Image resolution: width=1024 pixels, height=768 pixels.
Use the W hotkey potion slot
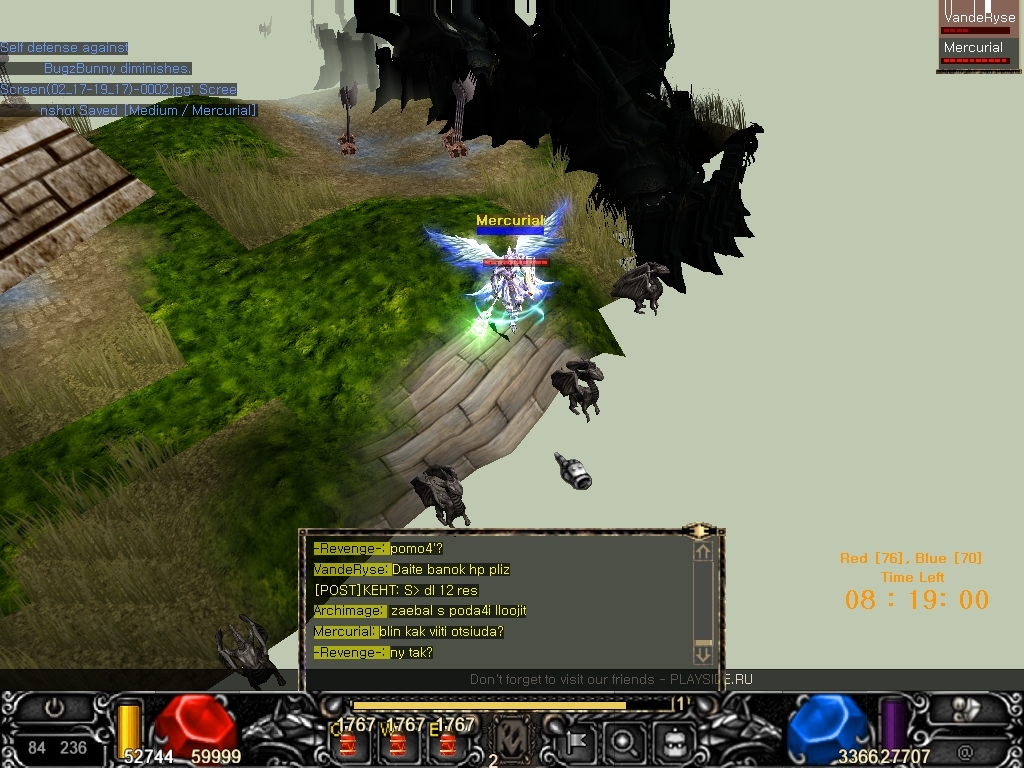click(x=398, y=743)
